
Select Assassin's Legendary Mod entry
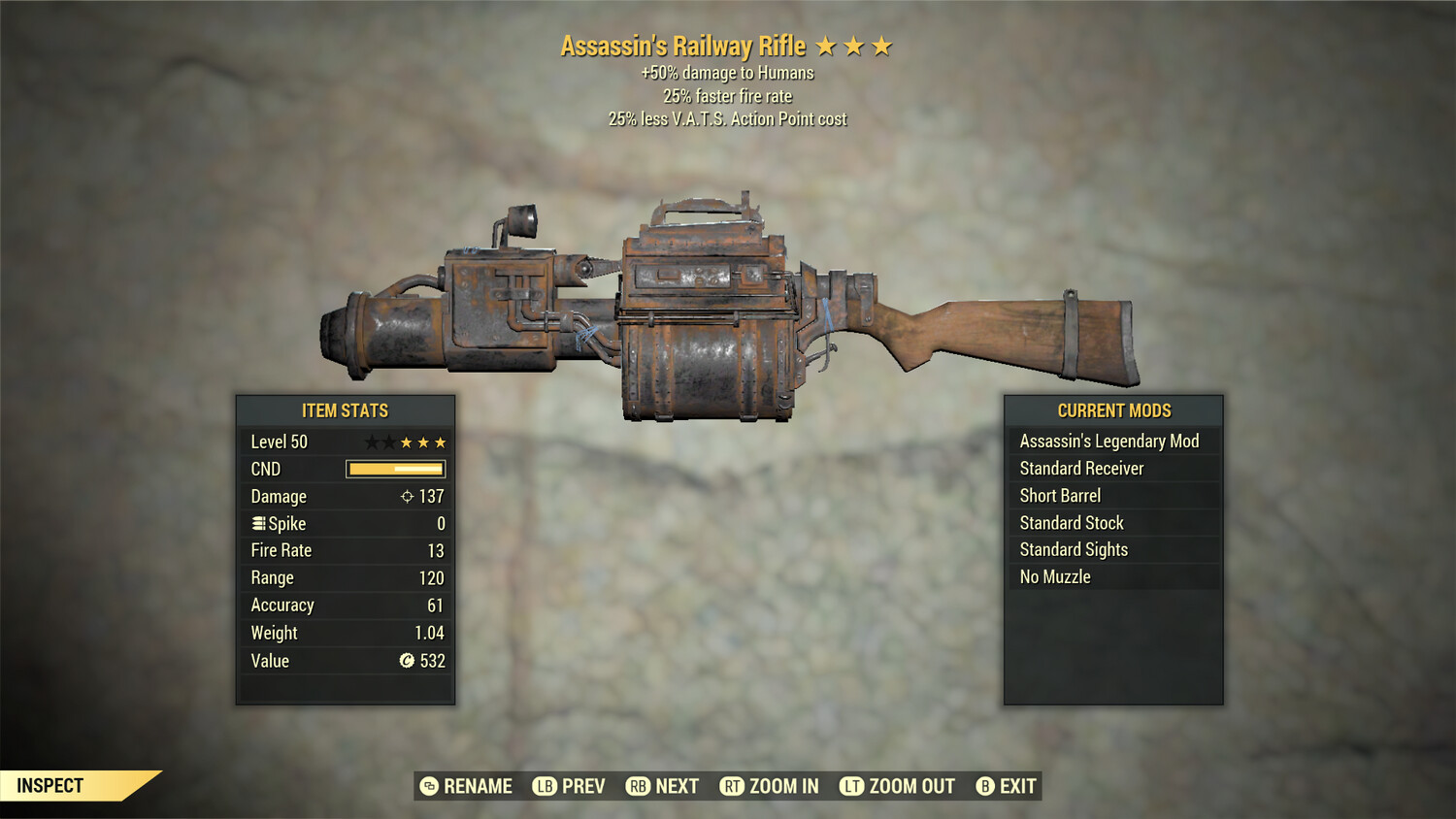click(x=1109, y=441)
